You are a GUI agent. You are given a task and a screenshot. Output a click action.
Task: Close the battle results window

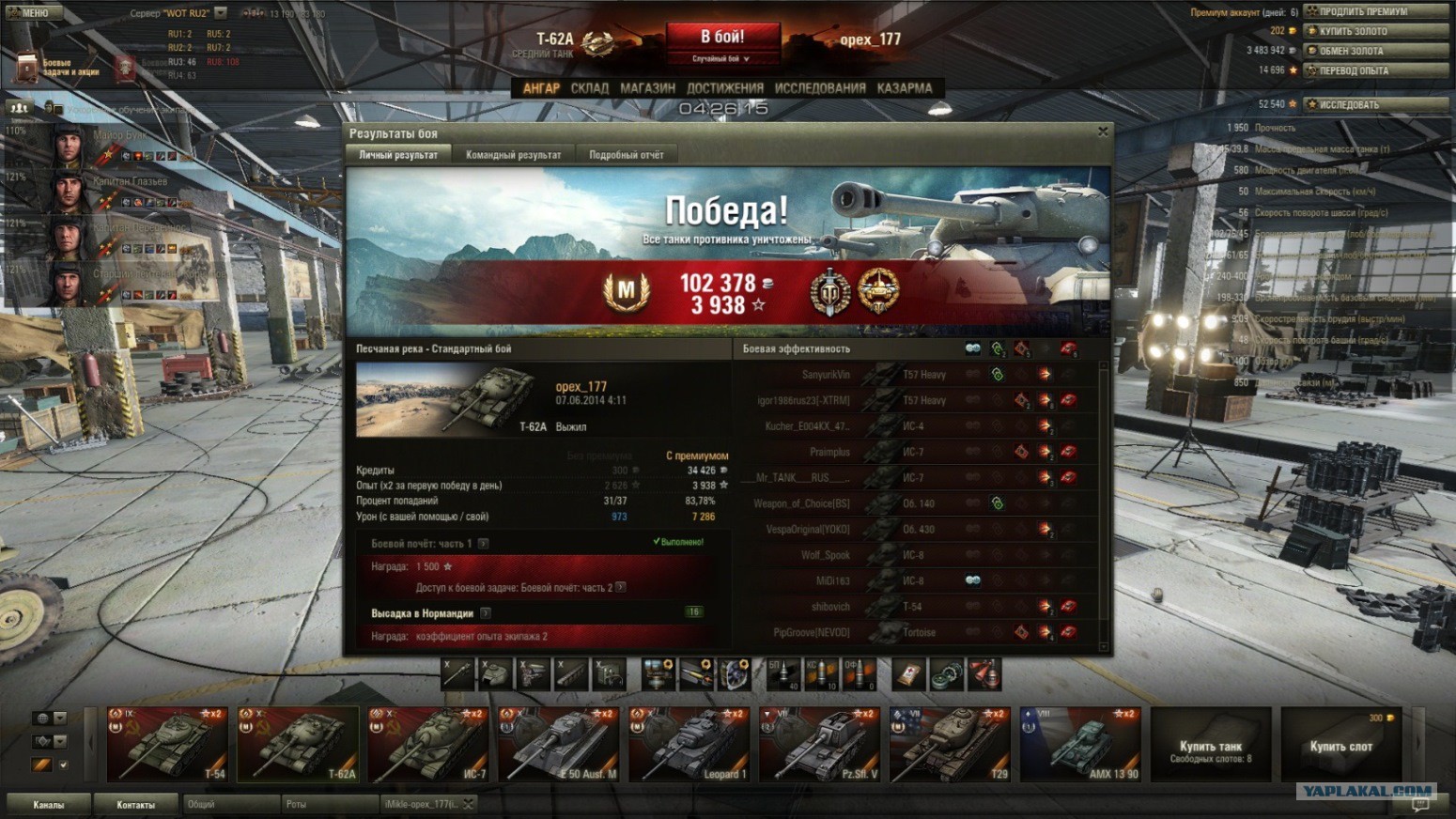(x=1103, y=131)
